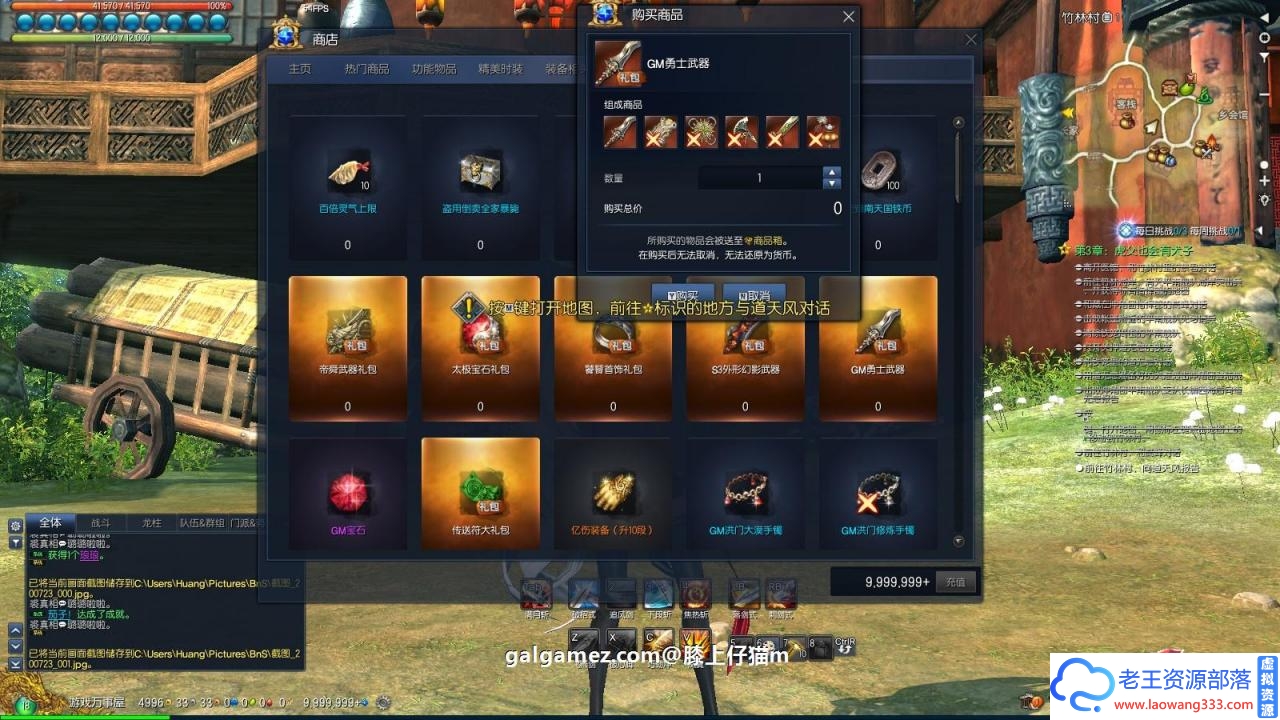Pick the 传送符大礼包 shop item

[480, 494]
